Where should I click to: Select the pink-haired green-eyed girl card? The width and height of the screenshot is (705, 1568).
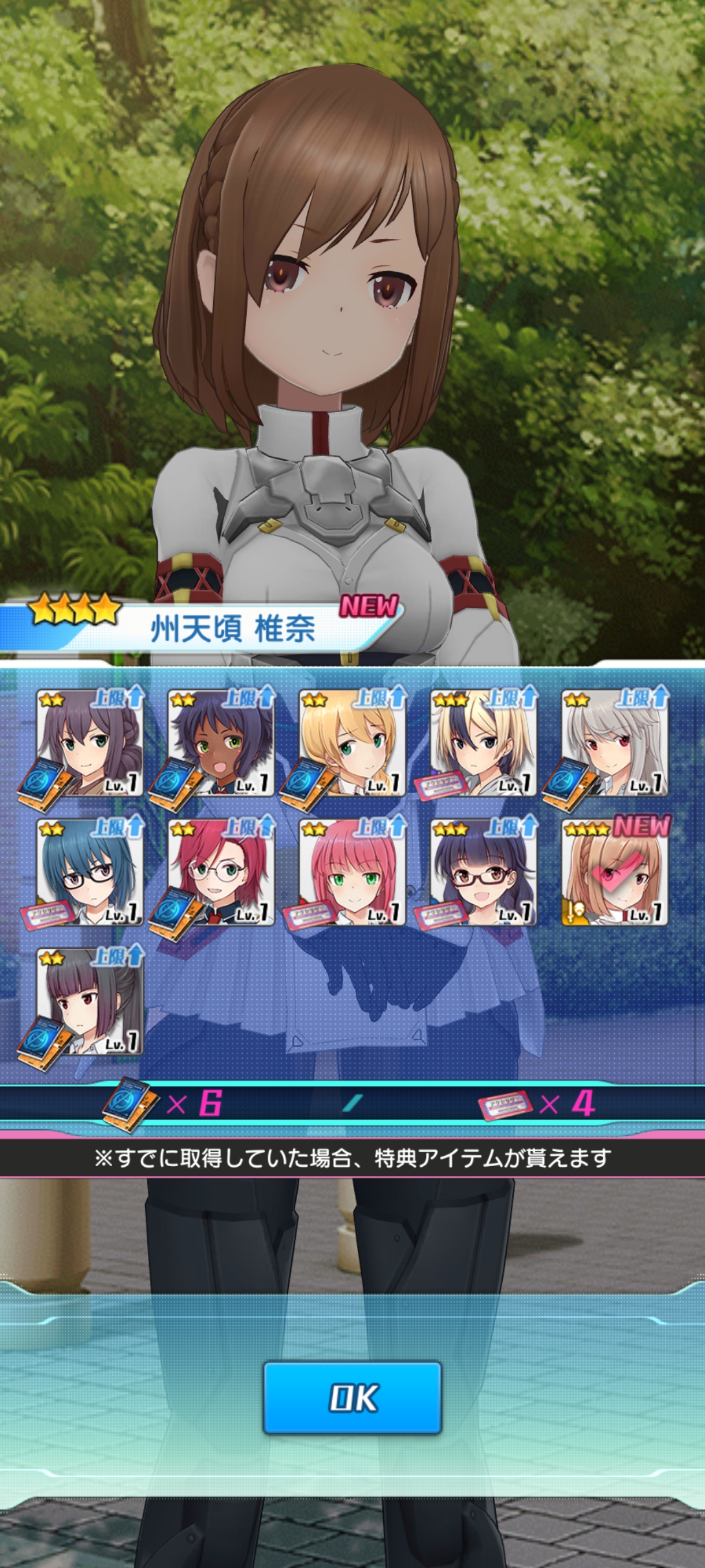coord(352,873)
